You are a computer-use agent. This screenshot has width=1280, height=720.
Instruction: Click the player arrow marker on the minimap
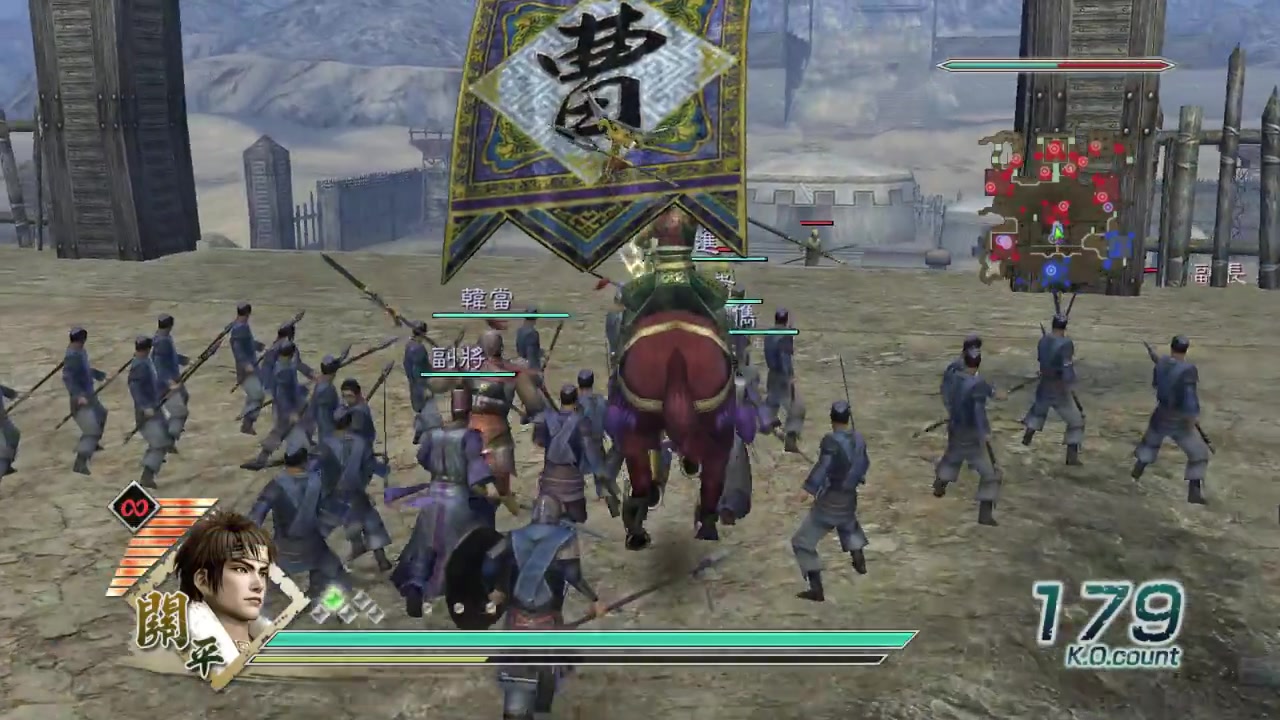[x=1058, y=232]
